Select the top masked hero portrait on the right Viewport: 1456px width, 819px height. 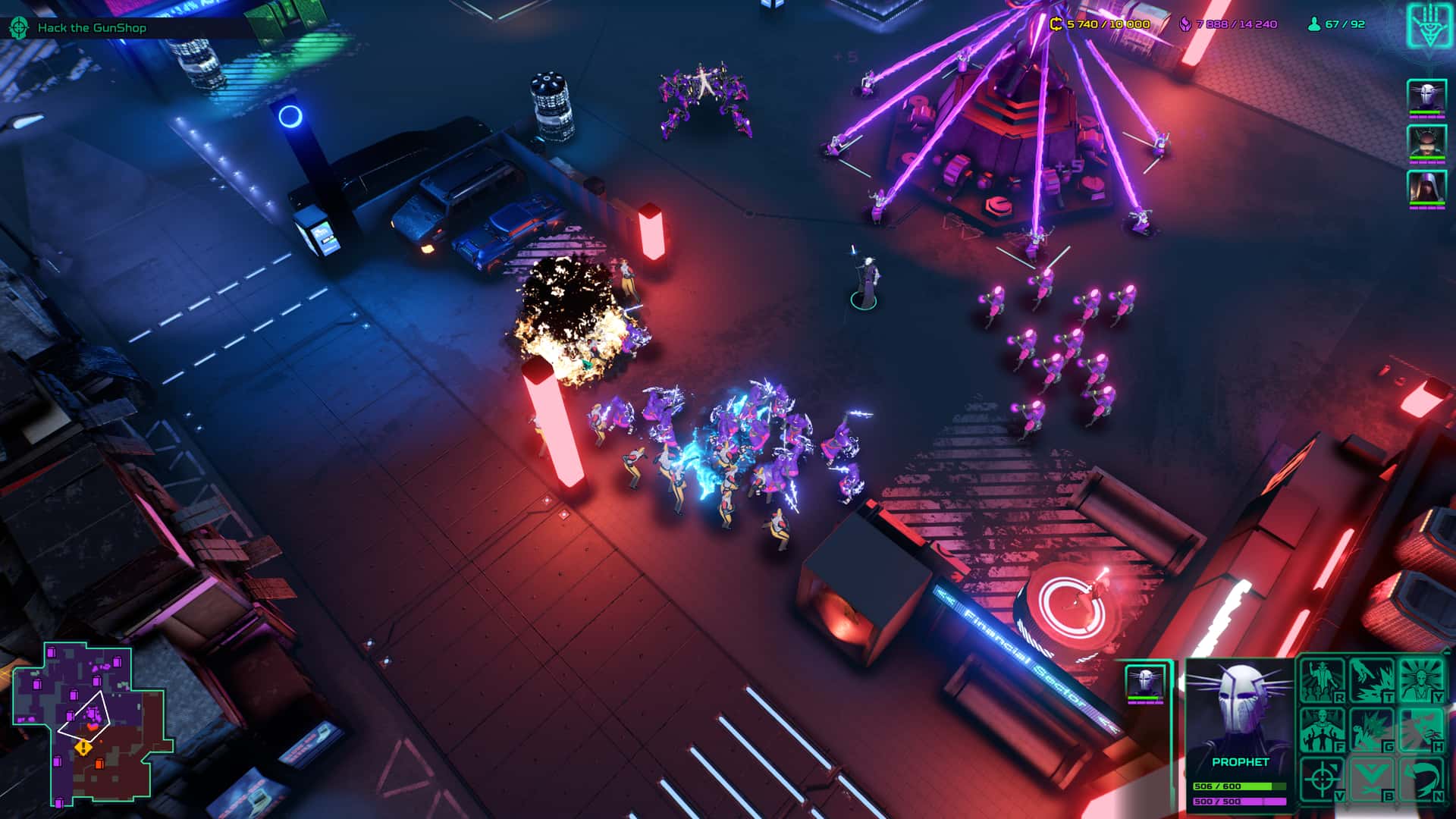(1427, 95)
